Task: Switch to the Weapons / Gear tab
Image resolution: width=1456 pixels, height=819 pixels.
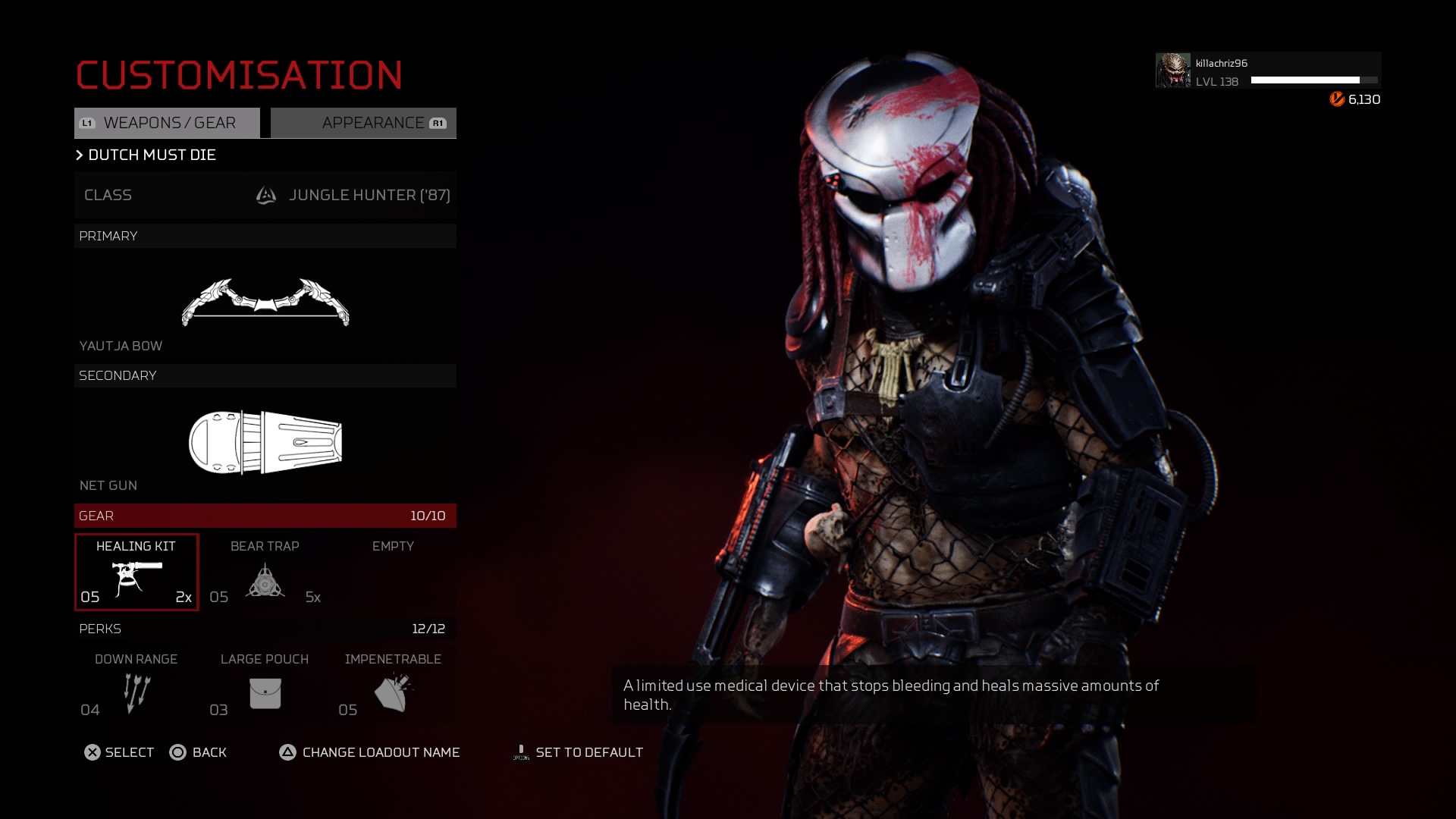Action: pos(167,123)
